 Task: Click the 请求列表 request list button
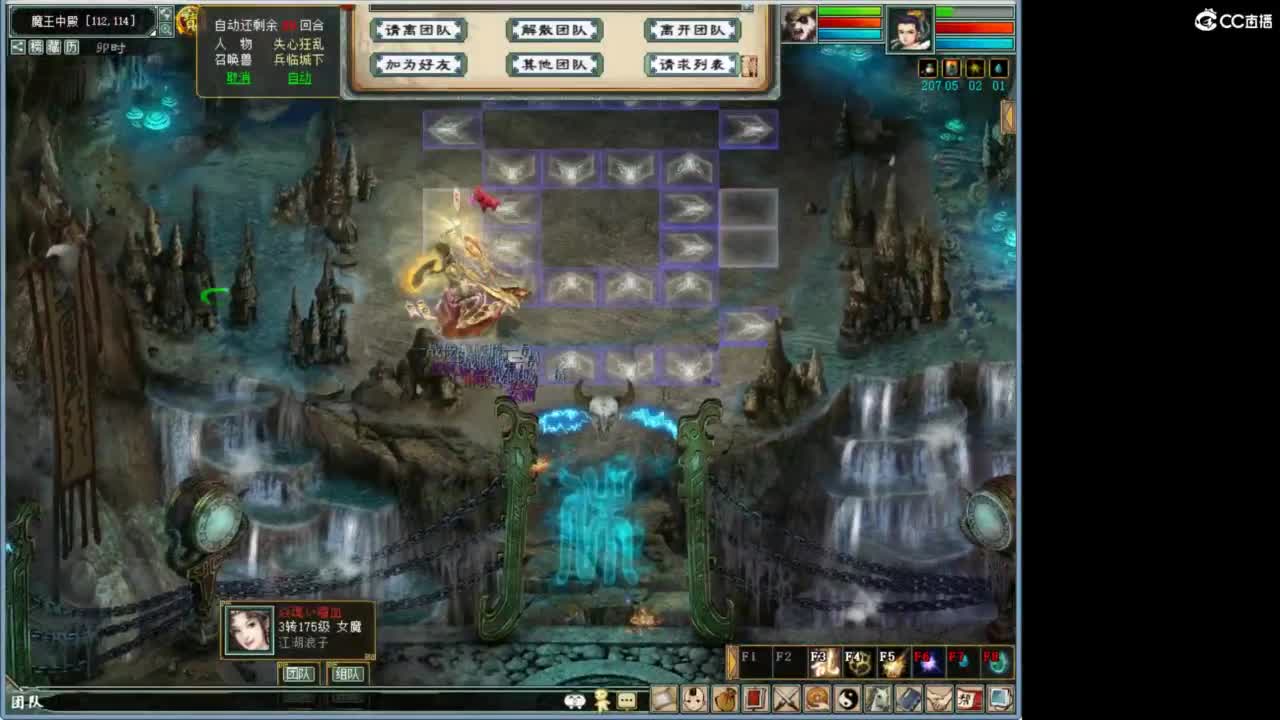pos(691,63)
